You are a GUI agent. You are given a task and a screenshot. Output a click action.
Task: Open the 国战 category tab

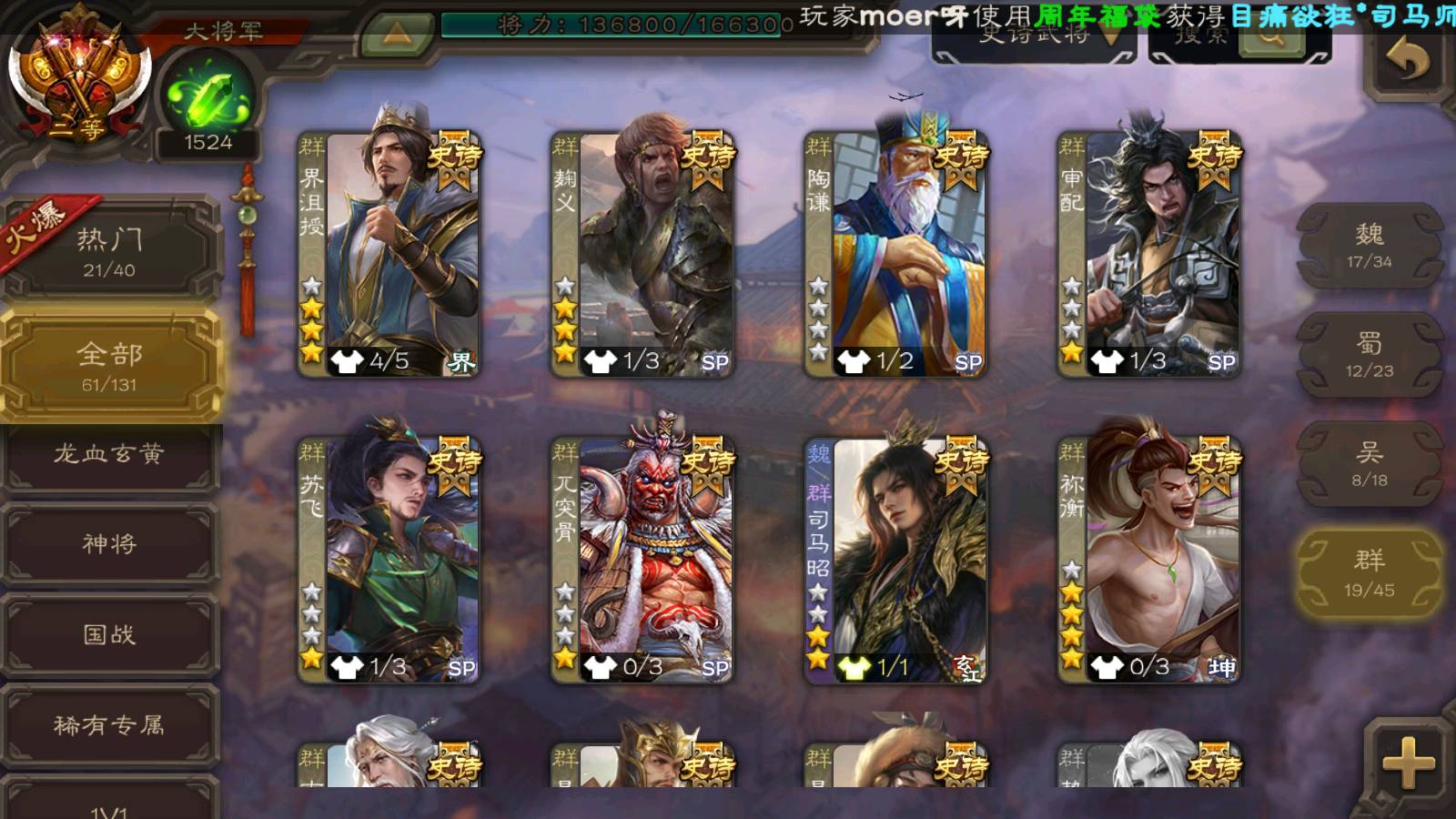point(109,634)
